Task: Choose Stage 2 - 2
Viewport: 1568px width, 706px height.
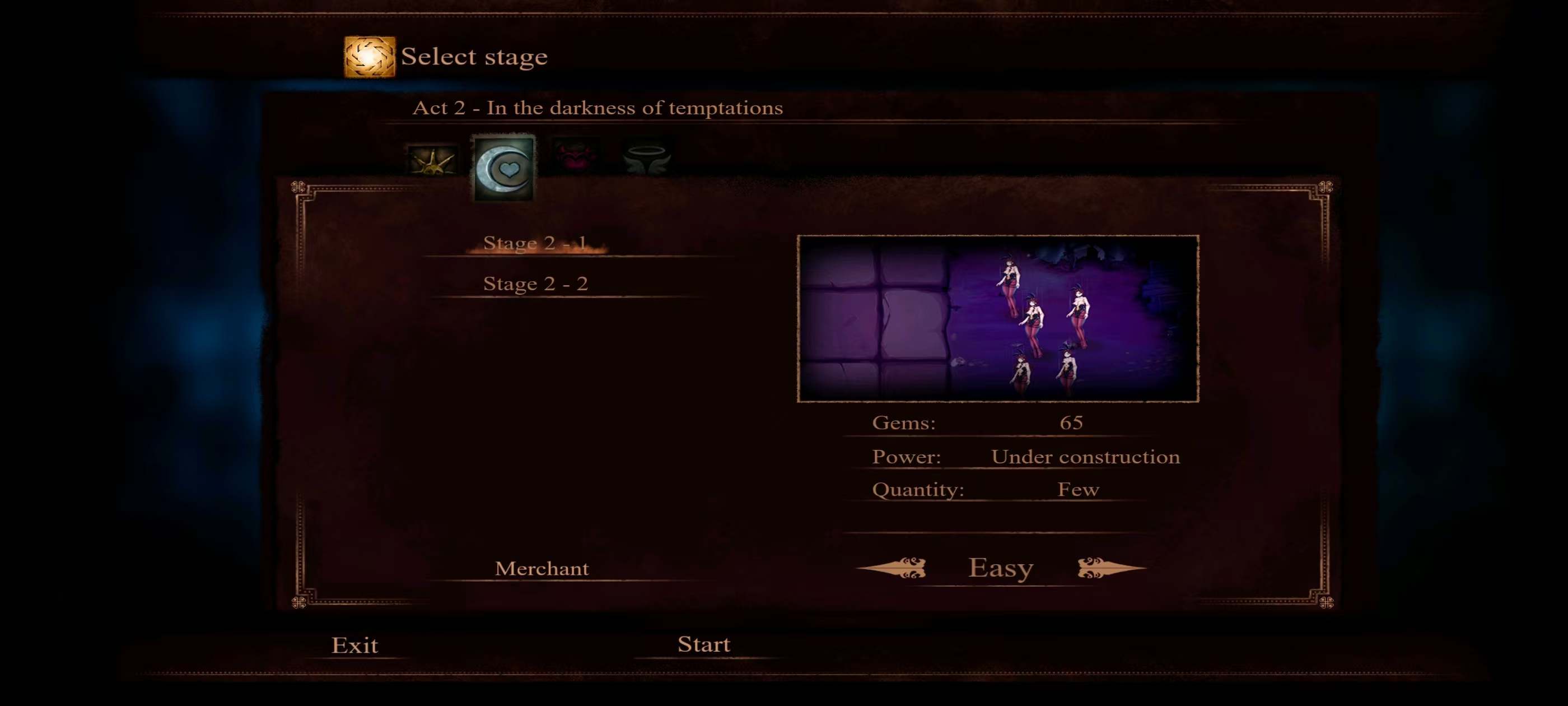Action: 535,284
